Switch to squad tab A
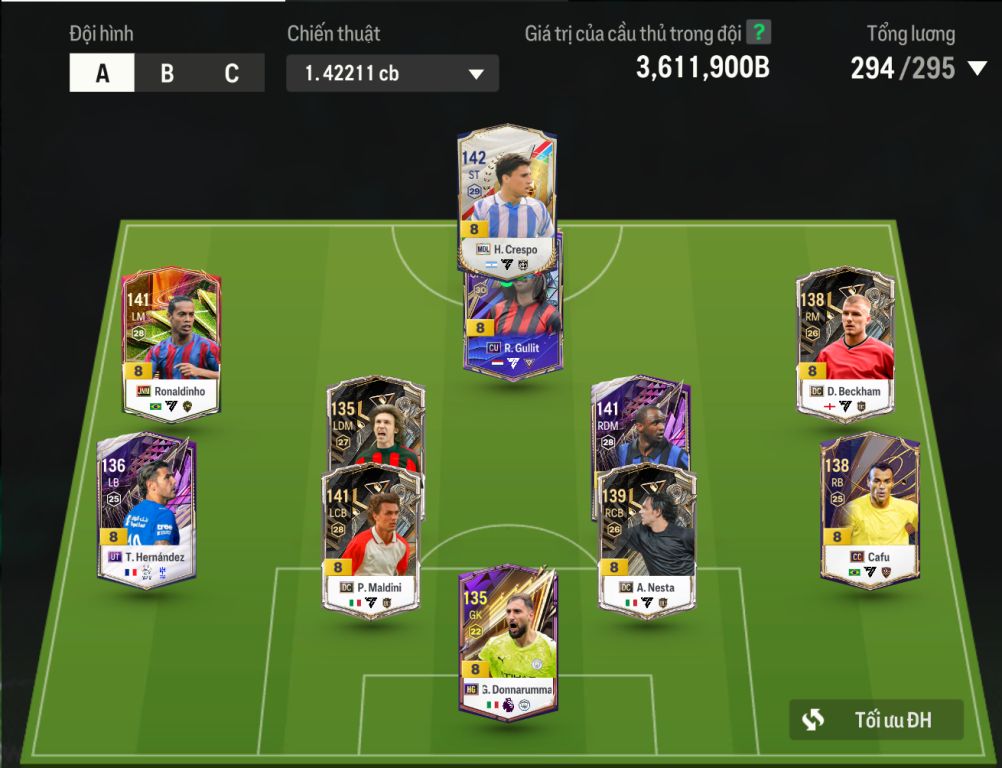 pos(102,73)
